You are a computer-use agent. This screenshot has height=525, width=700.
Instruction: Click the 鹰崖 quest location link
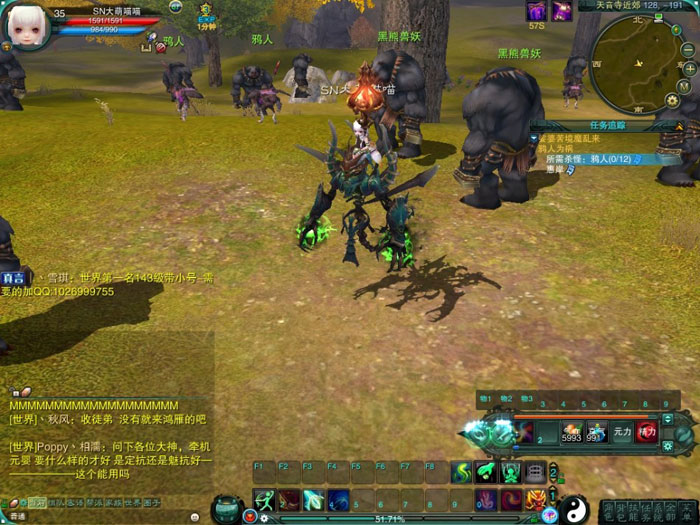pyautogui.click(x=555, y=169)
